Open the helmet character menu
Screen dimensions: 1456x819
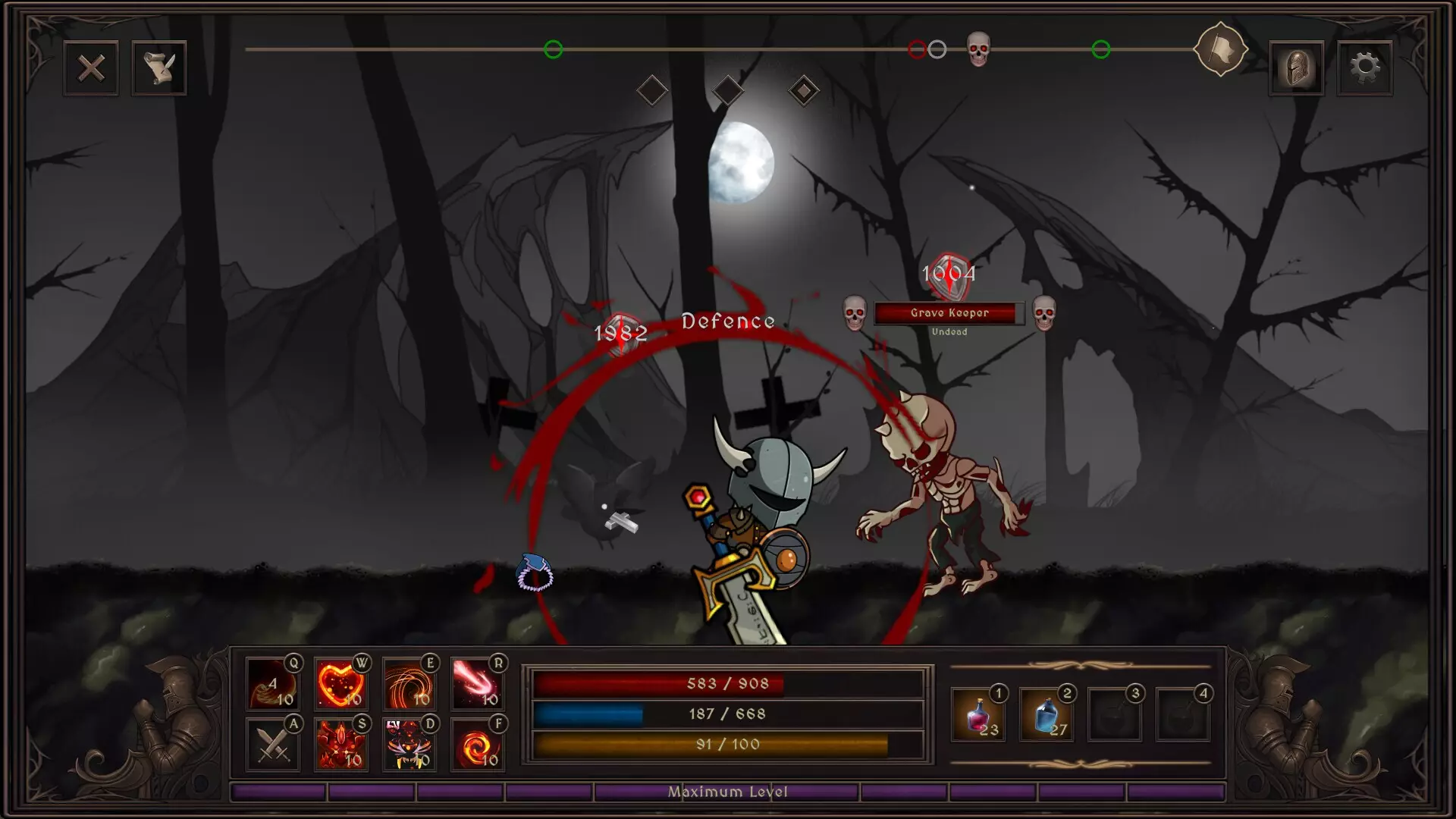(x=1296, y=68)
